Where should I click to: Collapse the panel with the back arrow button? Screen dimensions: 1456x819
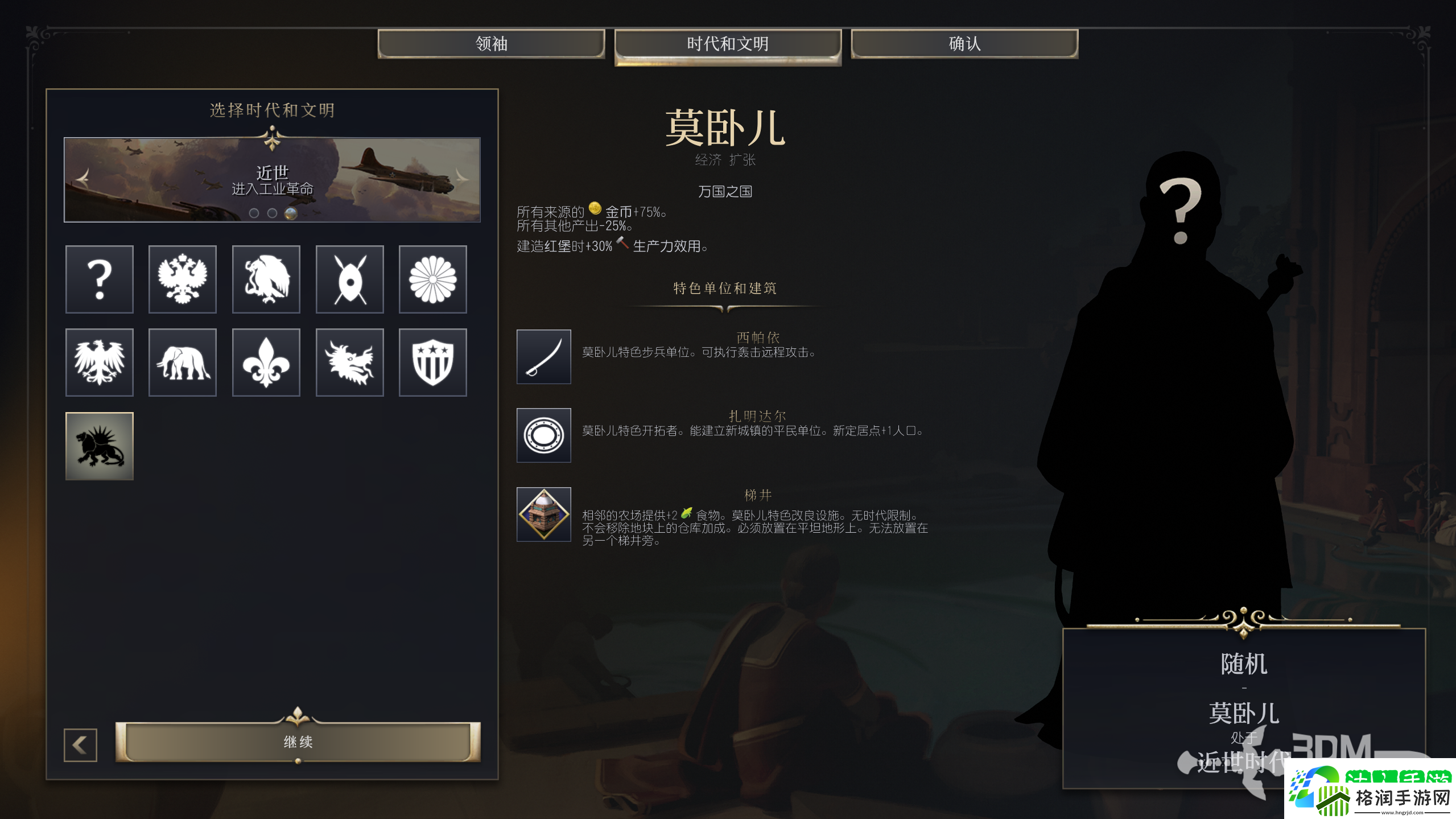click(x=80, y=744)
